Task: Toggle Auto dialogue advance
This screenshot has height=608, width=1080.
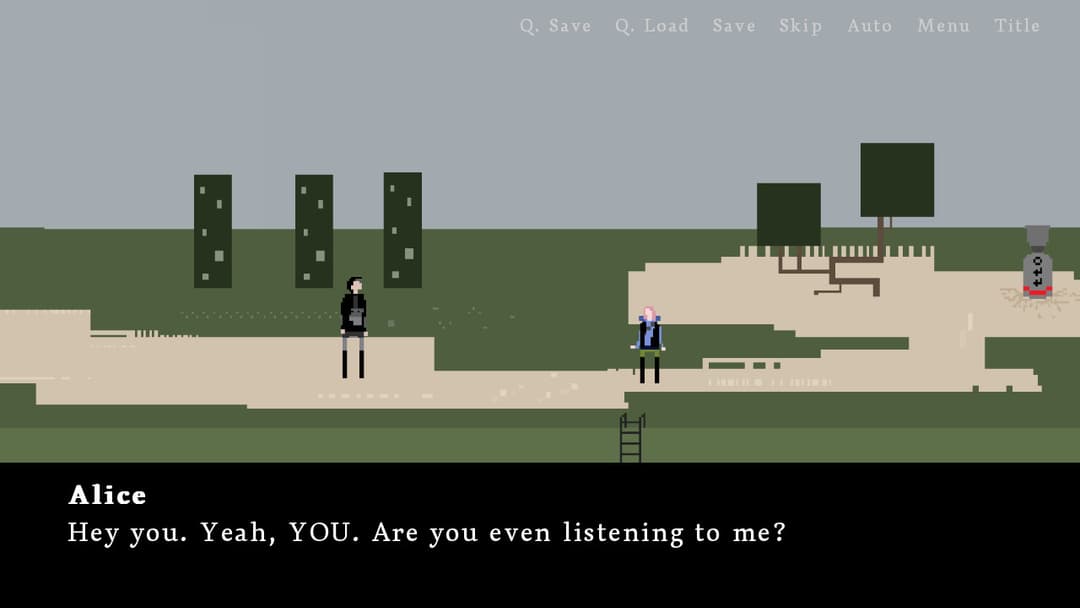Action: [x=869, y=26]
